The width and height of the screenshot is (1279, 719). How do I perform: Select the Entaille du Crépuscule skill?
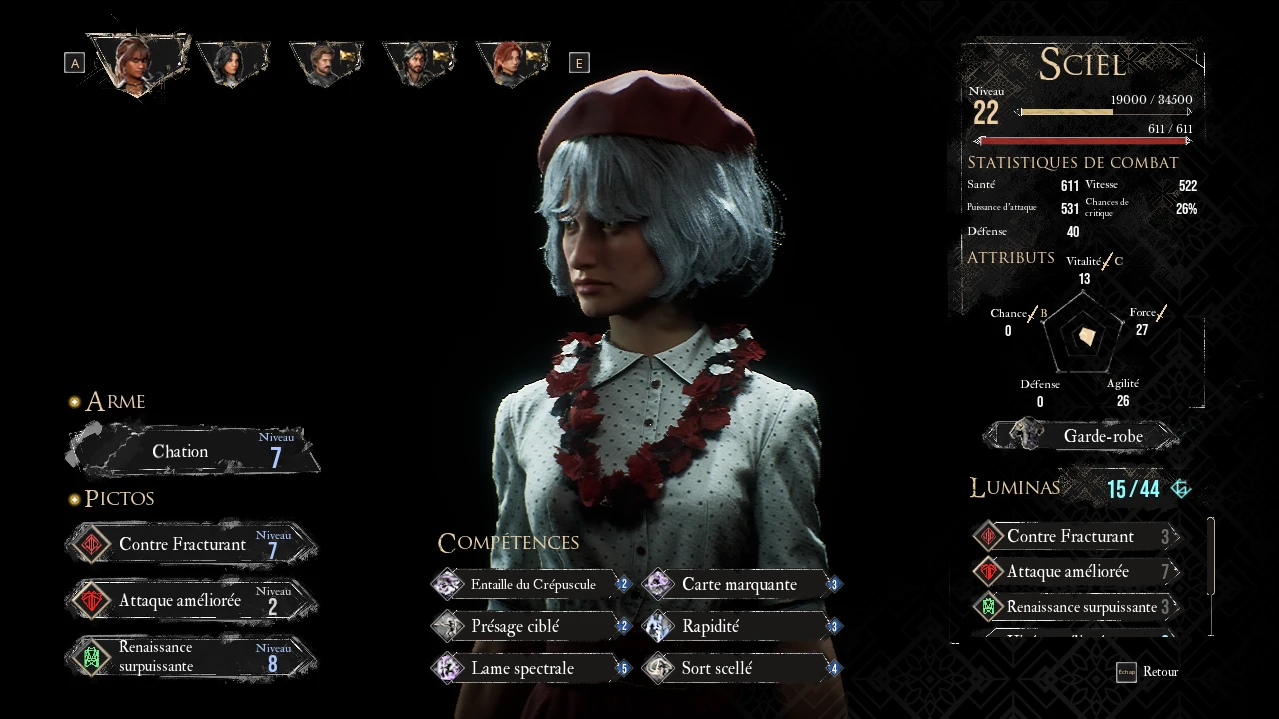coord(532,584)
